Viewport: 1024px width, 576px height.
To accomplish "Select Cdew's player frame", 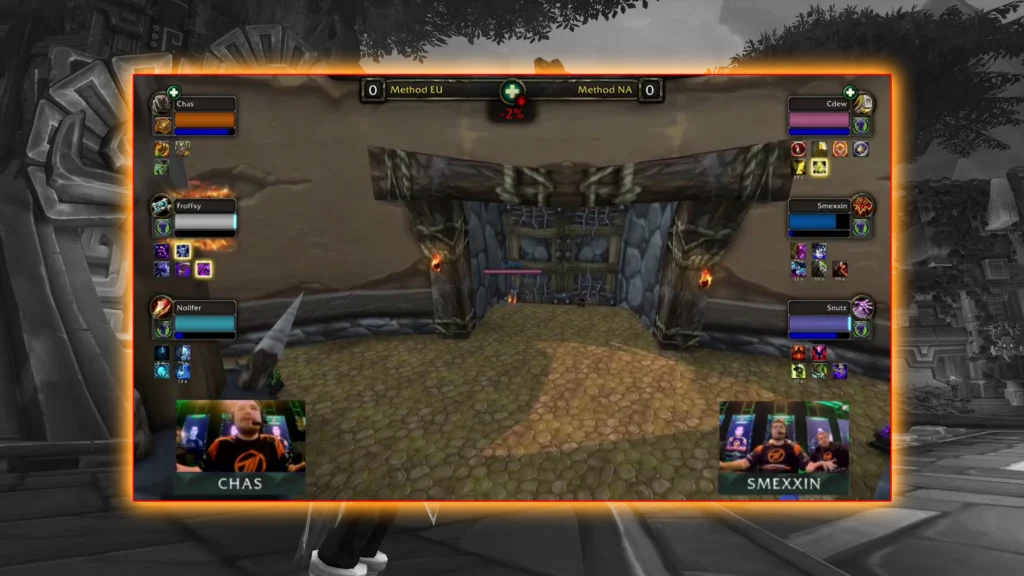I will 819,117.
